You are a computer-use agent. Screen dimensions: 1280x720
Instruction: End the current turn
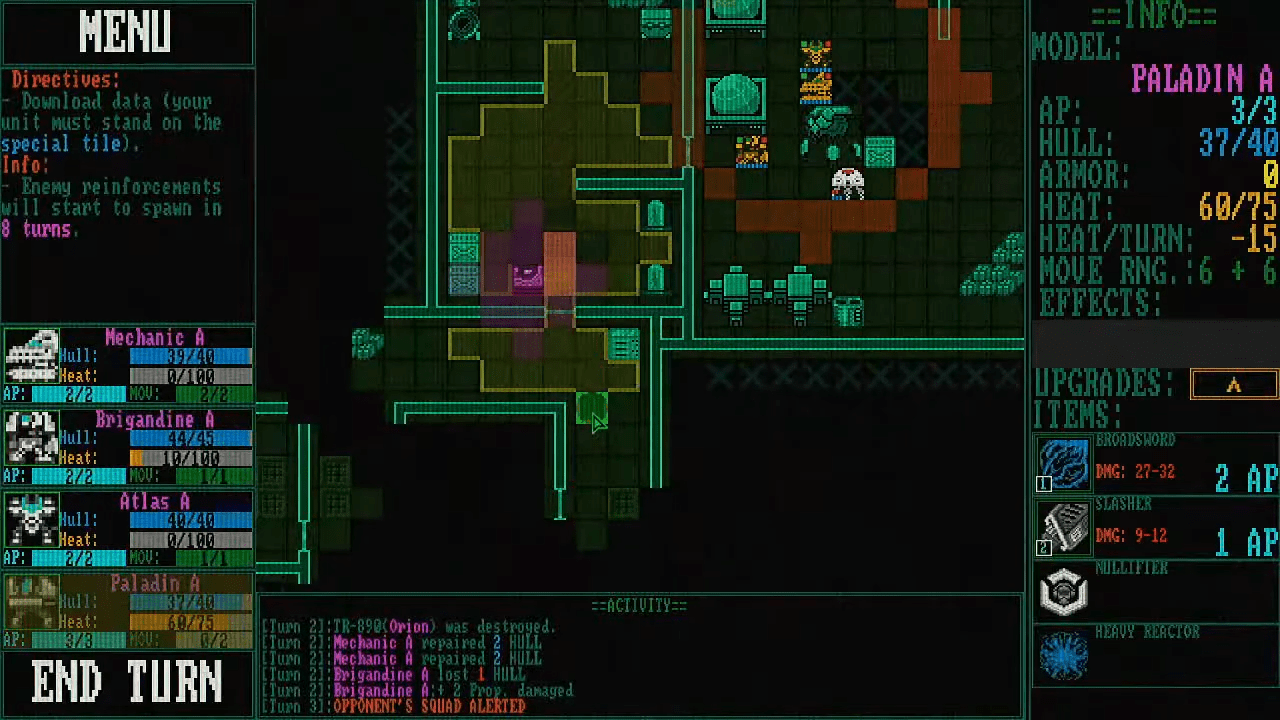click(x=127, y=683)
